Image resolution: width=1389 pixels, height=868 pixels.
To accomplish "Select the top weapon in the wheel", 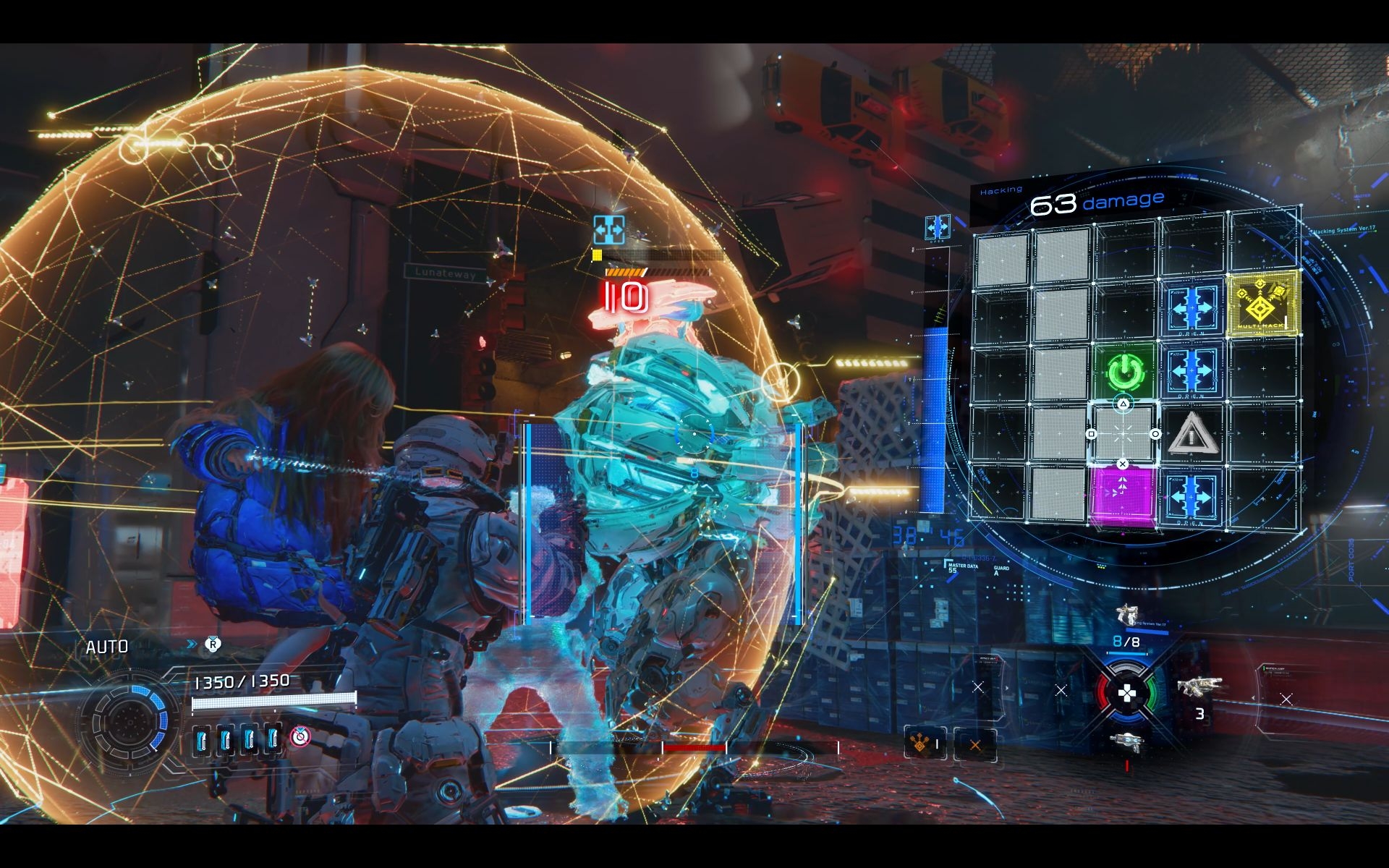I will pyautogui.click(x=1126, y=615).
